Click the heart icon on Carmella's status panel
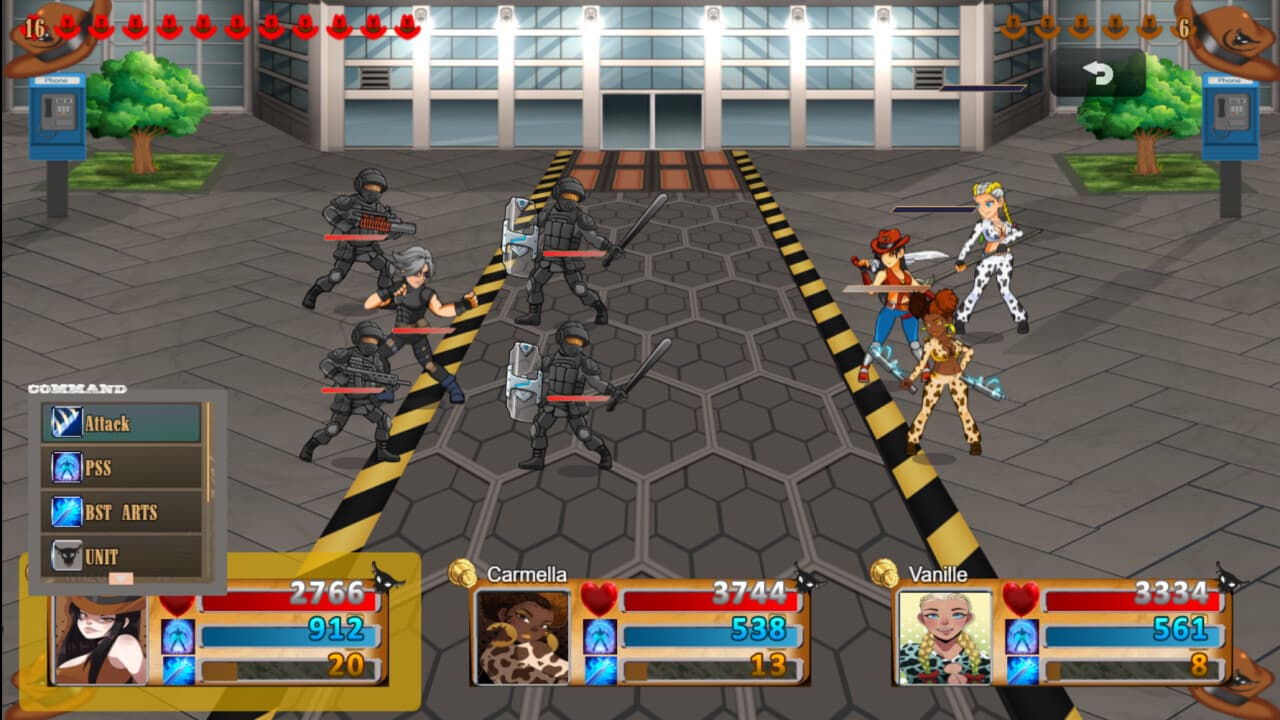Viewport: 1280px width, 720px height. (x=600, y=600)
